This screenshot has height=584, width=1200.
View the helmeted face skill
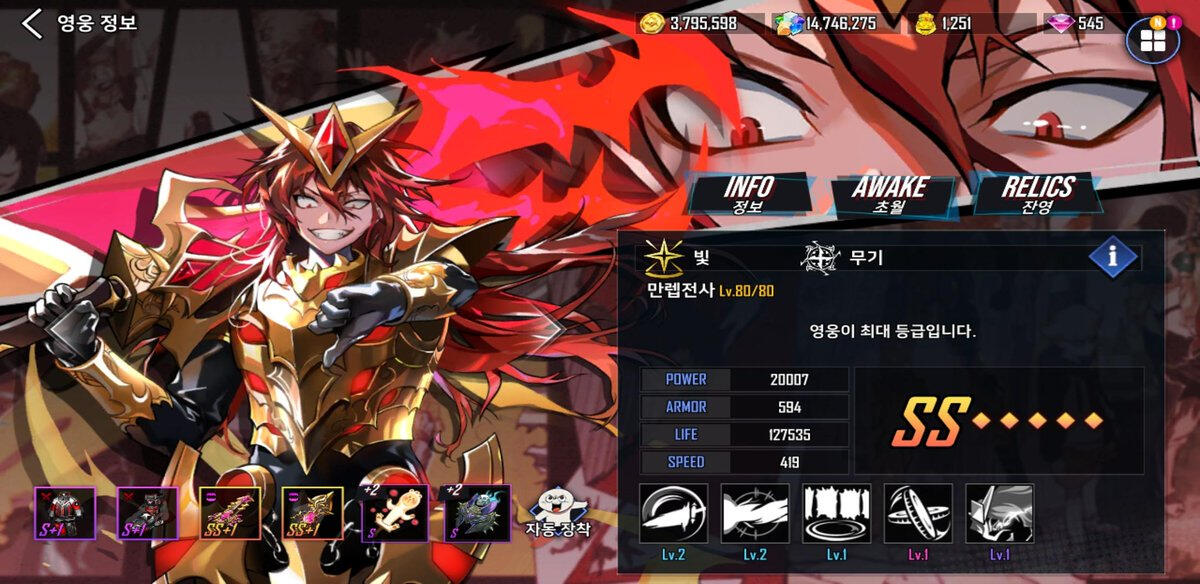(1000, 514)
